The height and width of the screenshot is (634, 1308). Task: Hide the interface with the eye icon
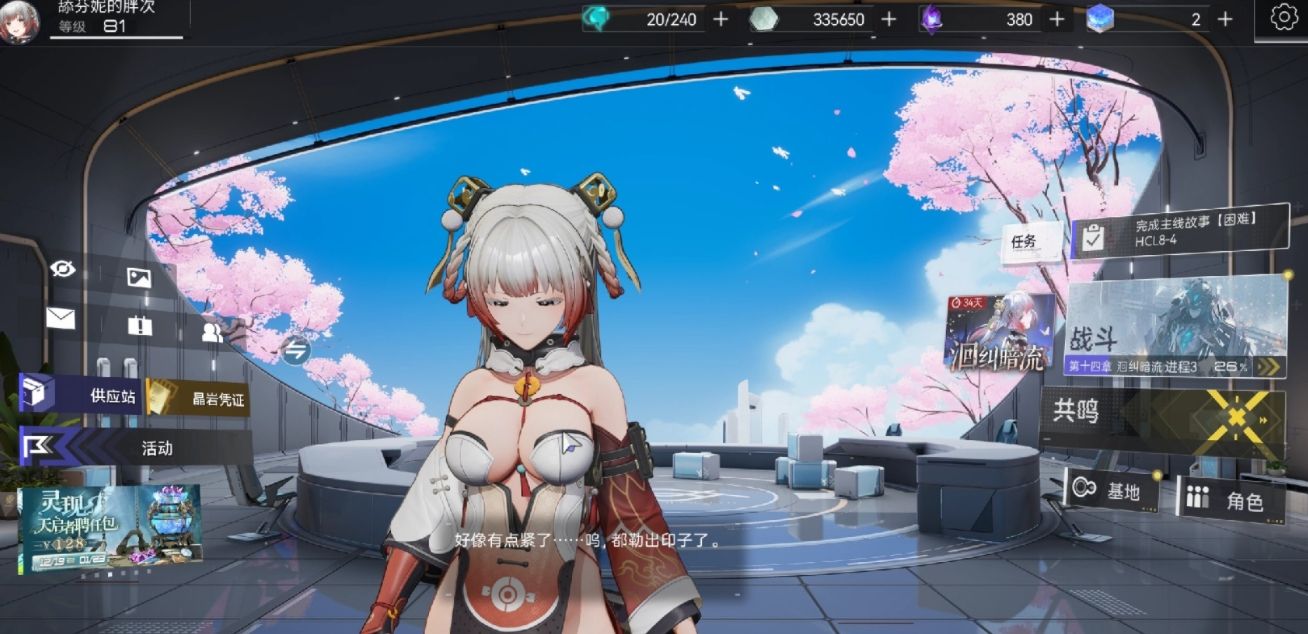63,267
